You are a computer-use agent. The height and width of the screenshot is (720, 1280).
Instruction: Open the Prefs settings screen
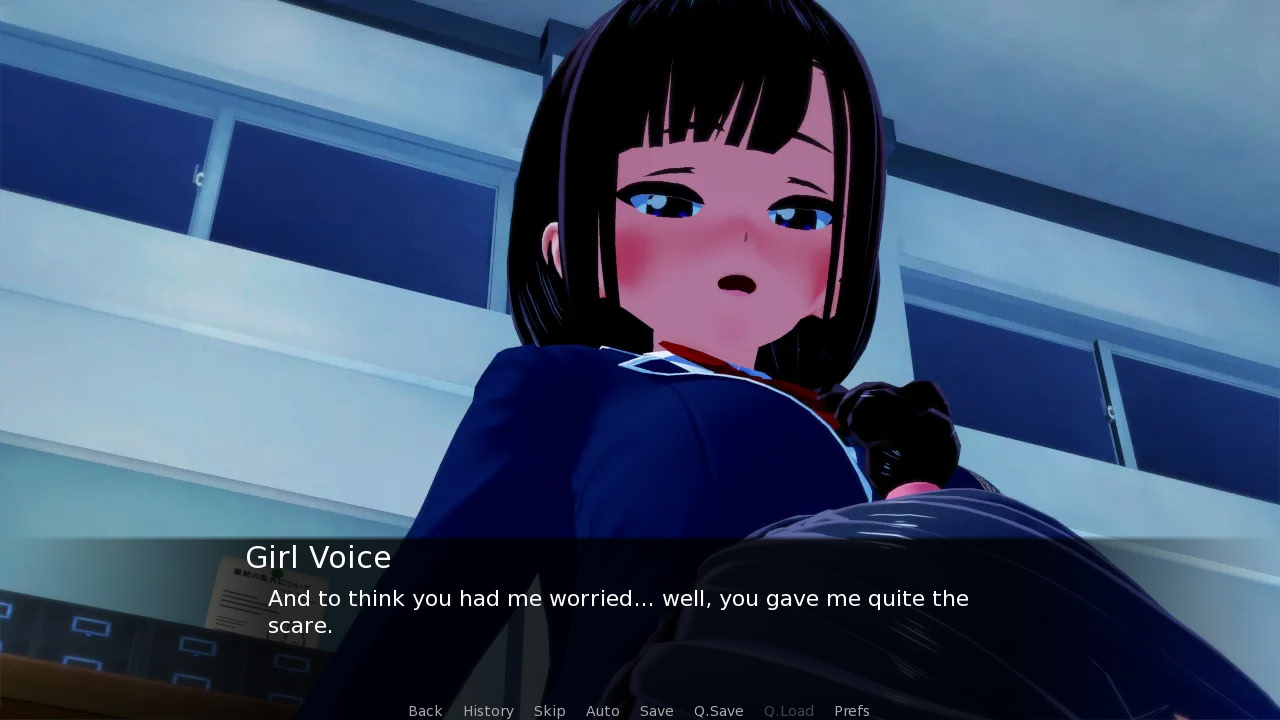coord(851,710)
